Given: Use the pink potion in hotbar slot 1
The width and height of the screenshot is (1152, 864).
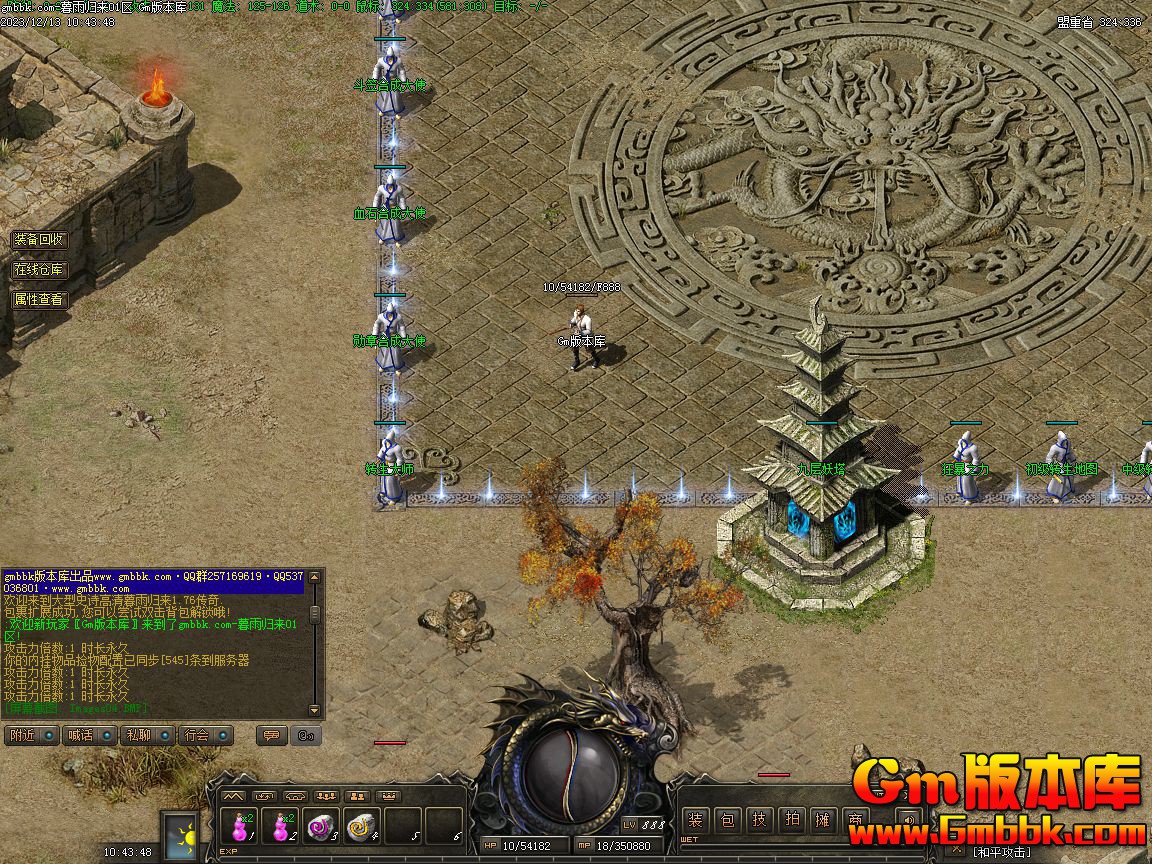Looking at the screenshot, I should (x=240, y=828).
